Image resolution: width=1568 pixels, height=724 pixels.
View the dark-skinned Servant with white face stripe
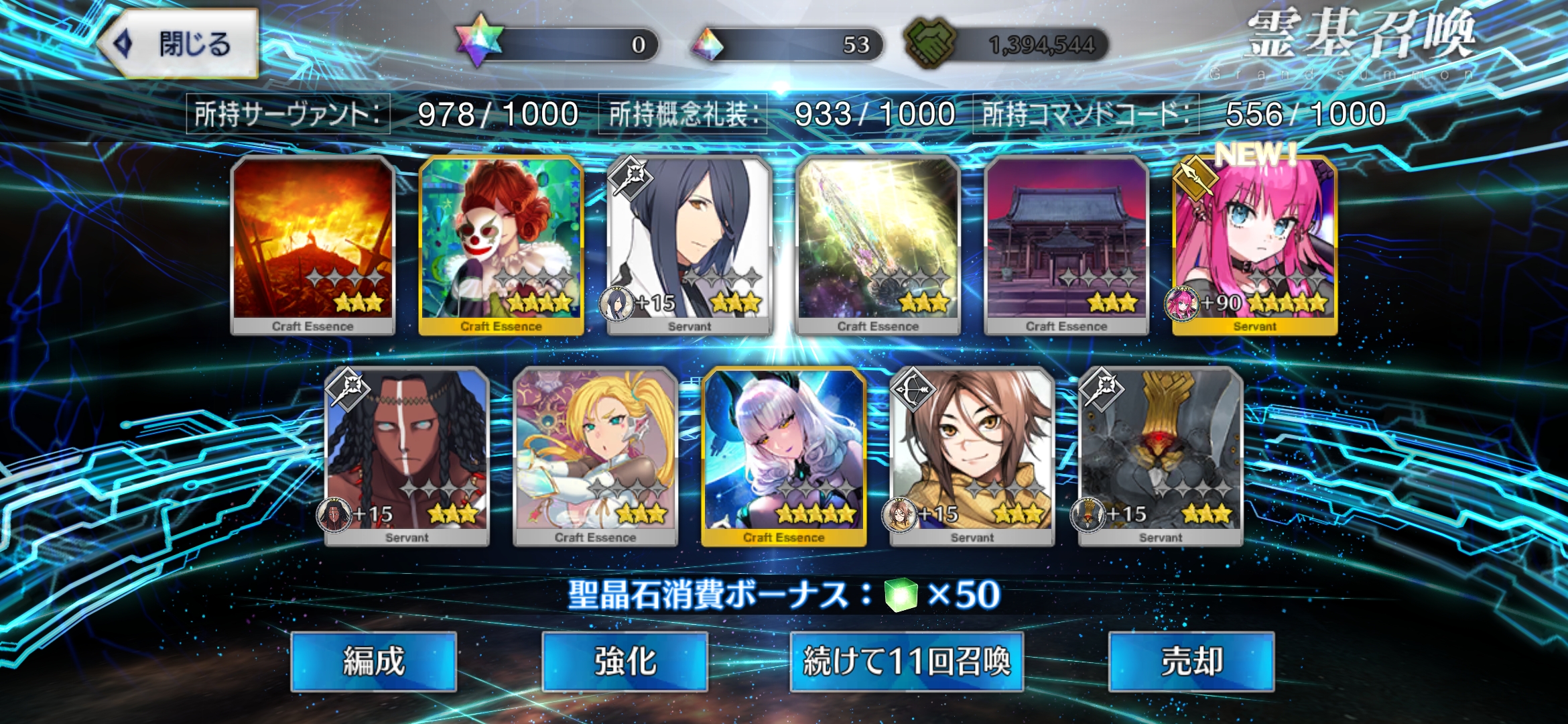tap(407, 456)
